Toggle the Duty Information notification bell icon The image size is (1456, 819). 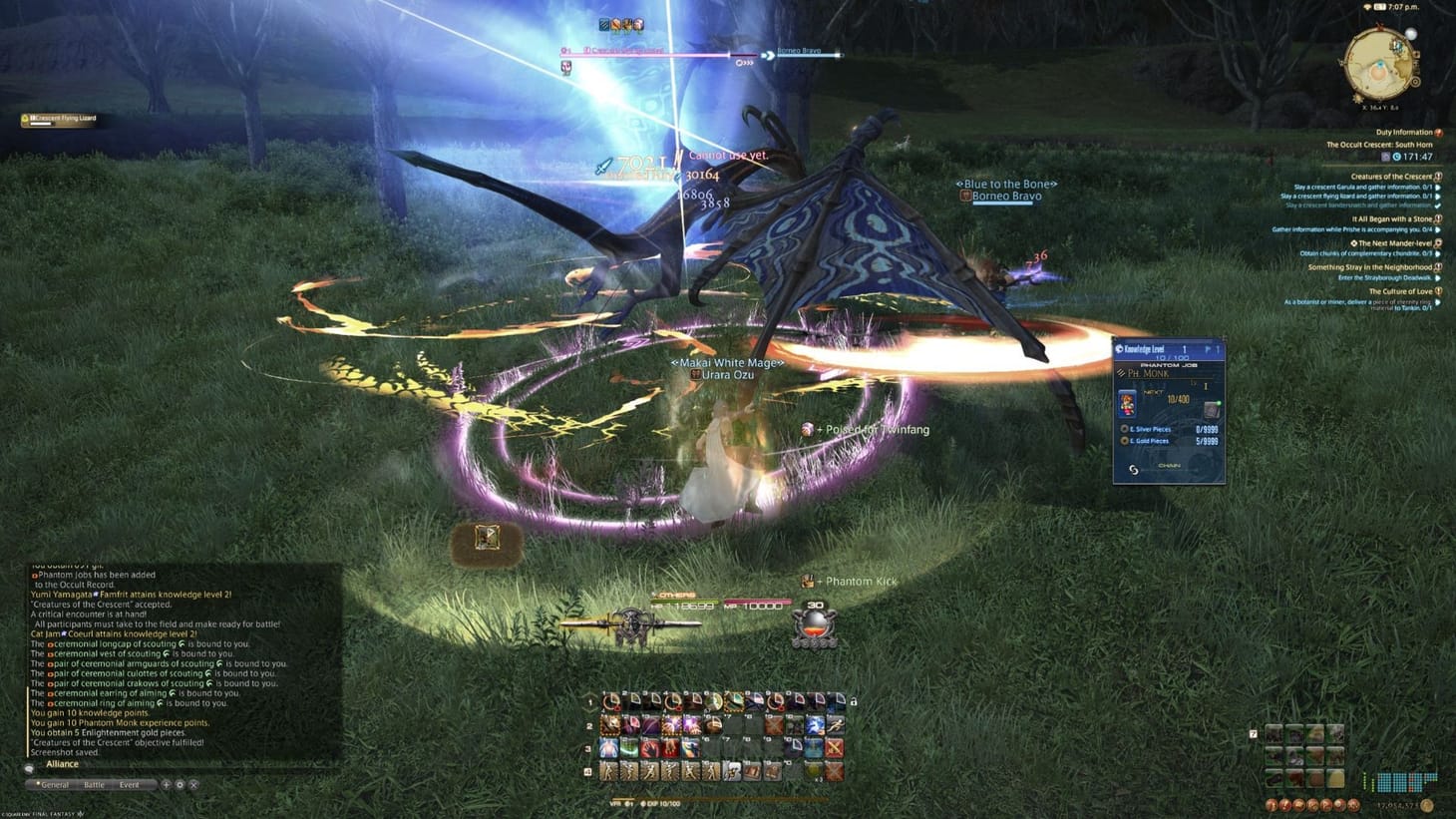click(1438, 131)
